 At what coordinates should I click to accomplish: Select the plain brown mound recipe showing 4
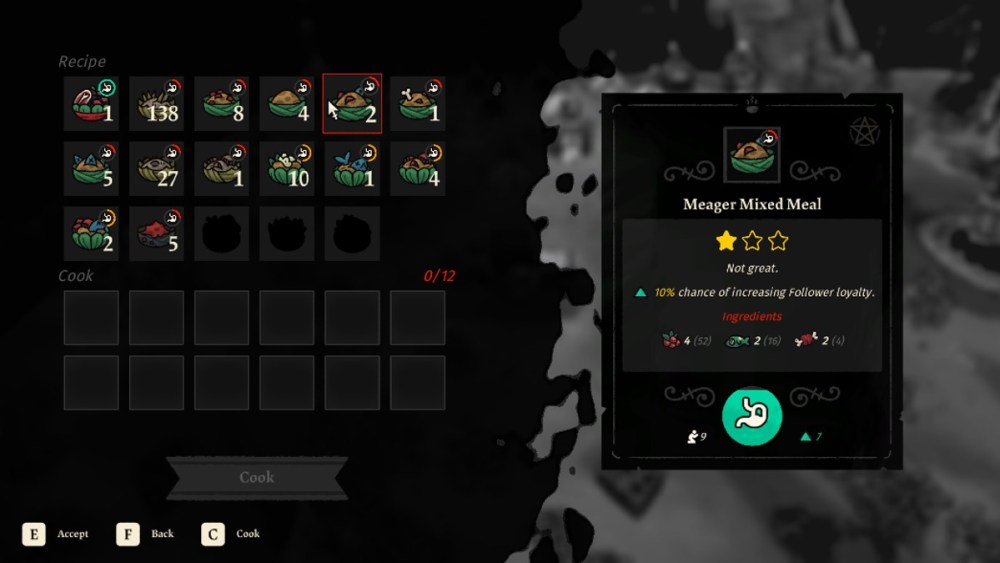click(286, 103)
